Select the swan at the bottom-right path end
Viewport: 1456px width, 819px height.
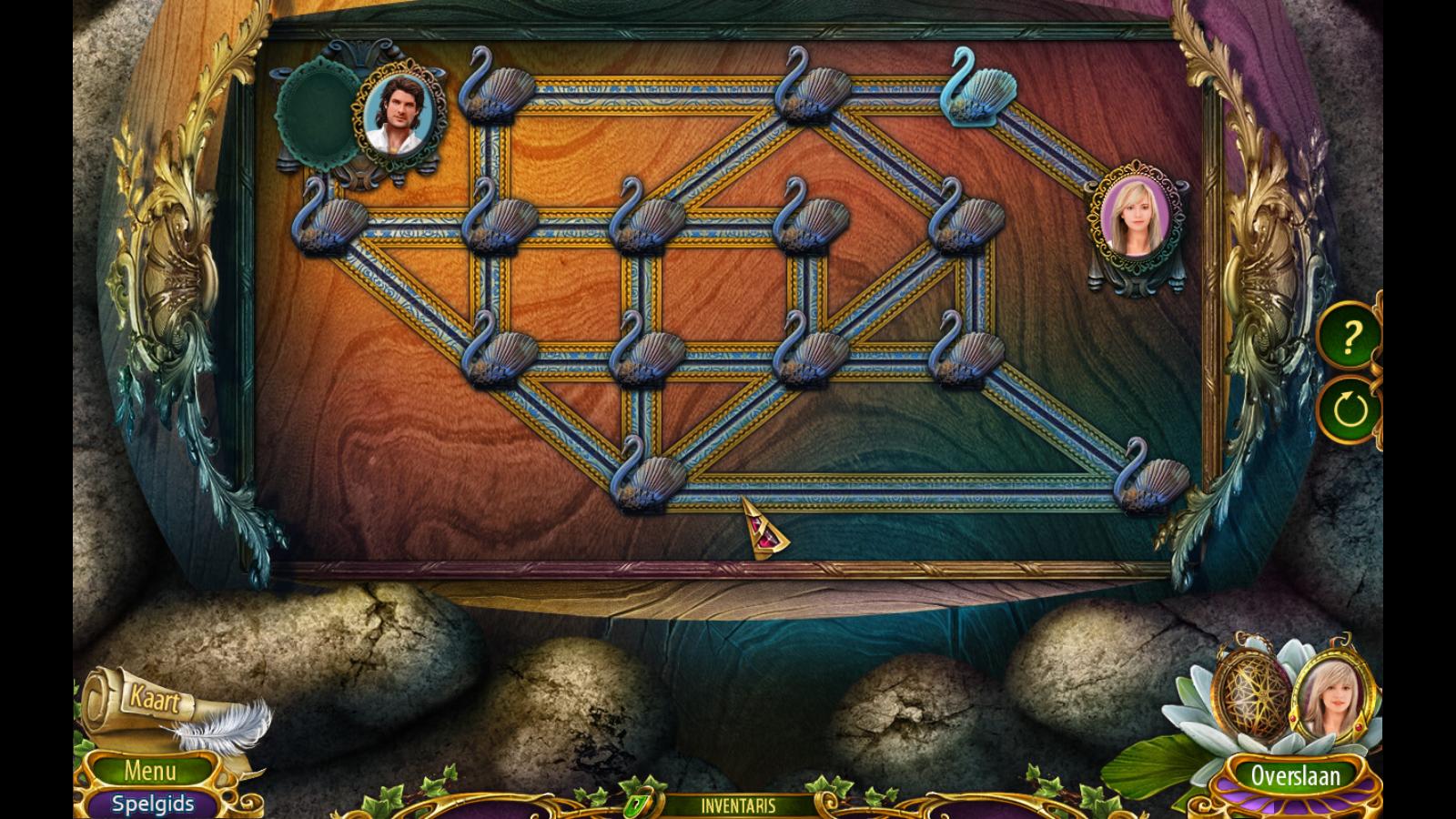1149,476
